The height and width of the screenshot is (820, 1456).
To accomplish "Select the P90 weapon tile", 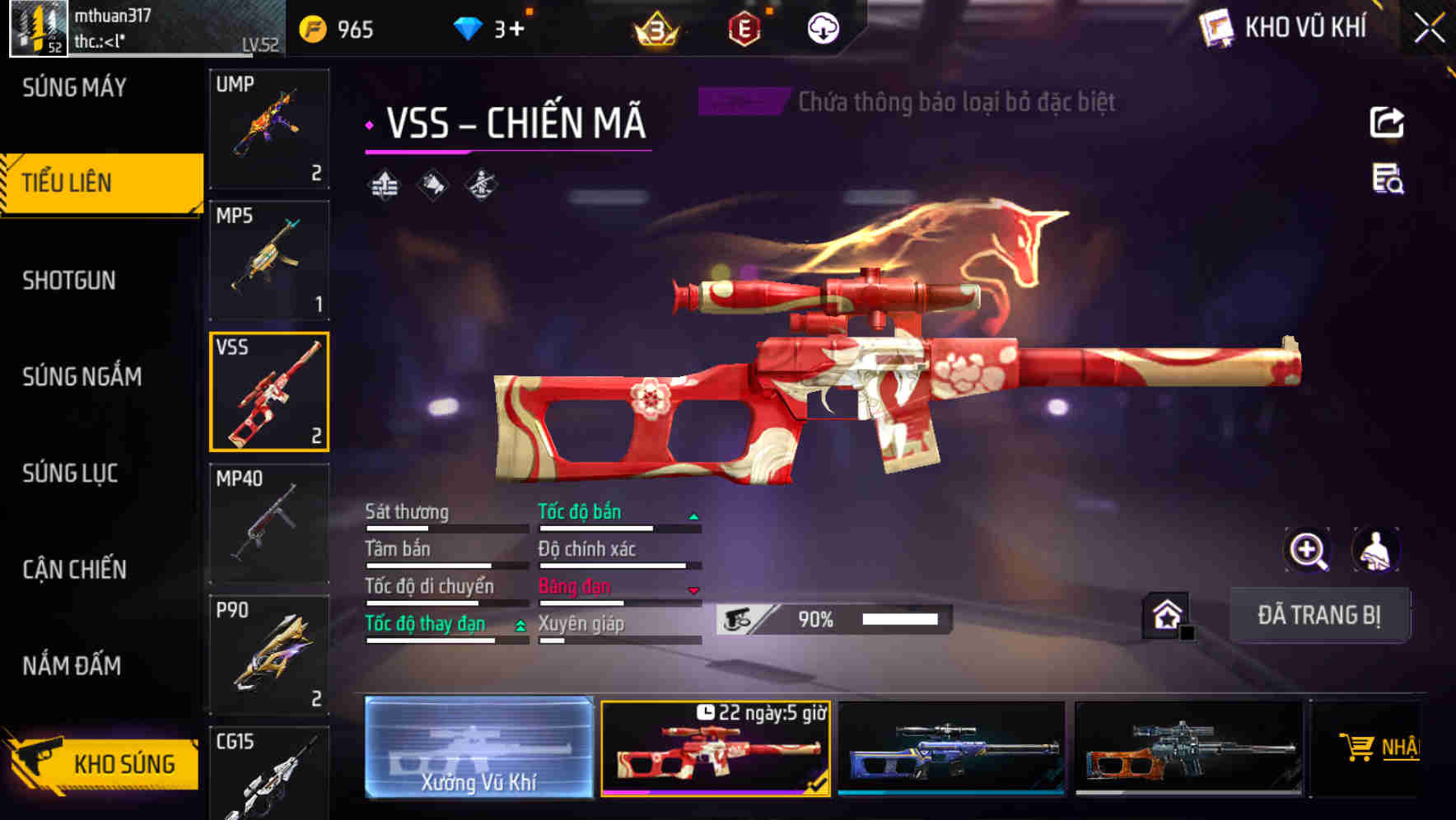I will 269,655.
